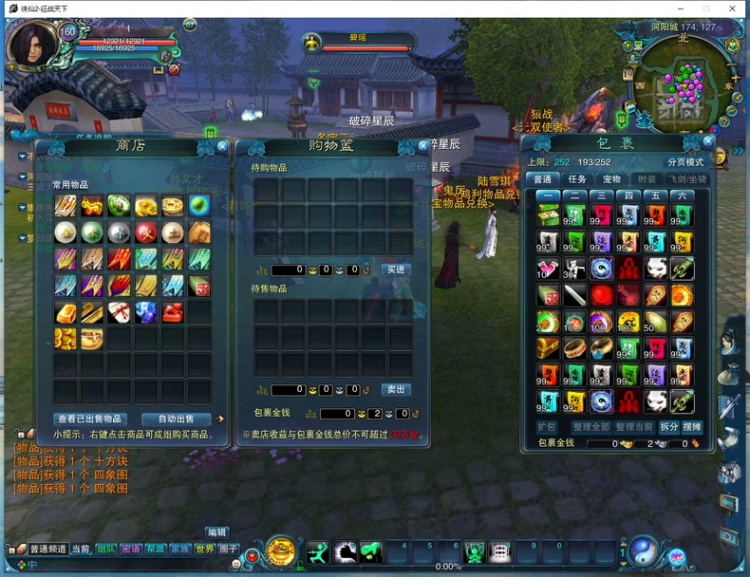This screenshot has width=750, height=577.
Task: Open the 摆摊 stall button
Action: tap(692, 427)
